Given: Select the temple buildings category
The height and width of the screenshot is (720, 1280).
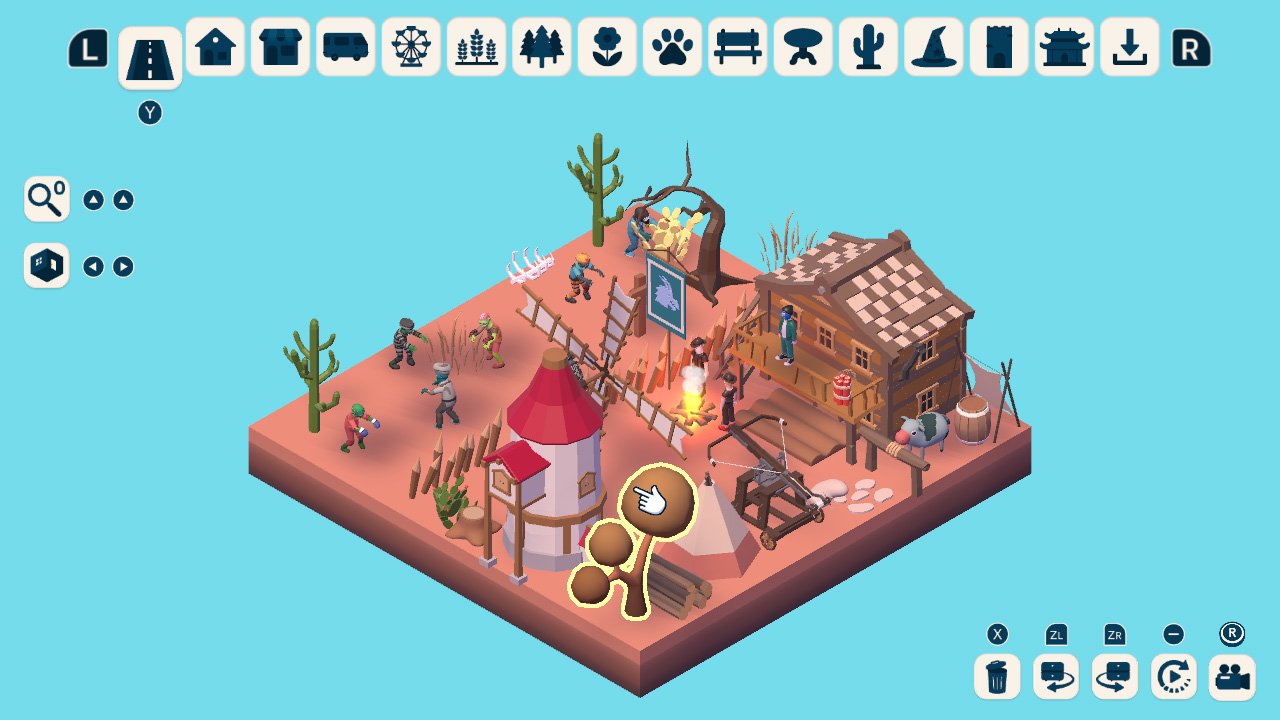Looking at the screenshot, I should (x=1064, y=46).
